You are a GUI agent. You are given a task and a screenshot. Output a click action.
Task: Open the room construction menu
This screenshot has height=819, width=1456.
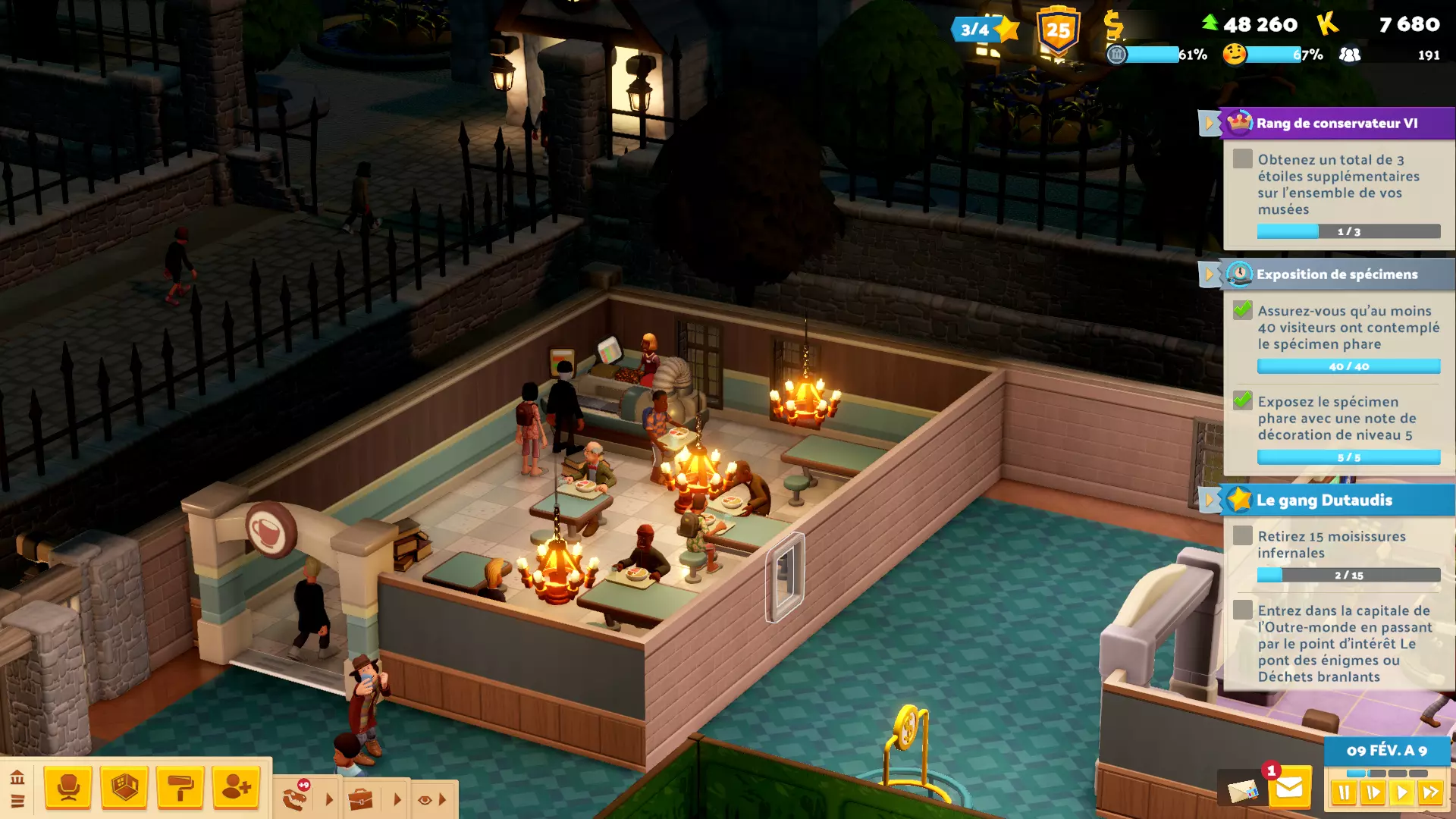click(x=124, y=788)
